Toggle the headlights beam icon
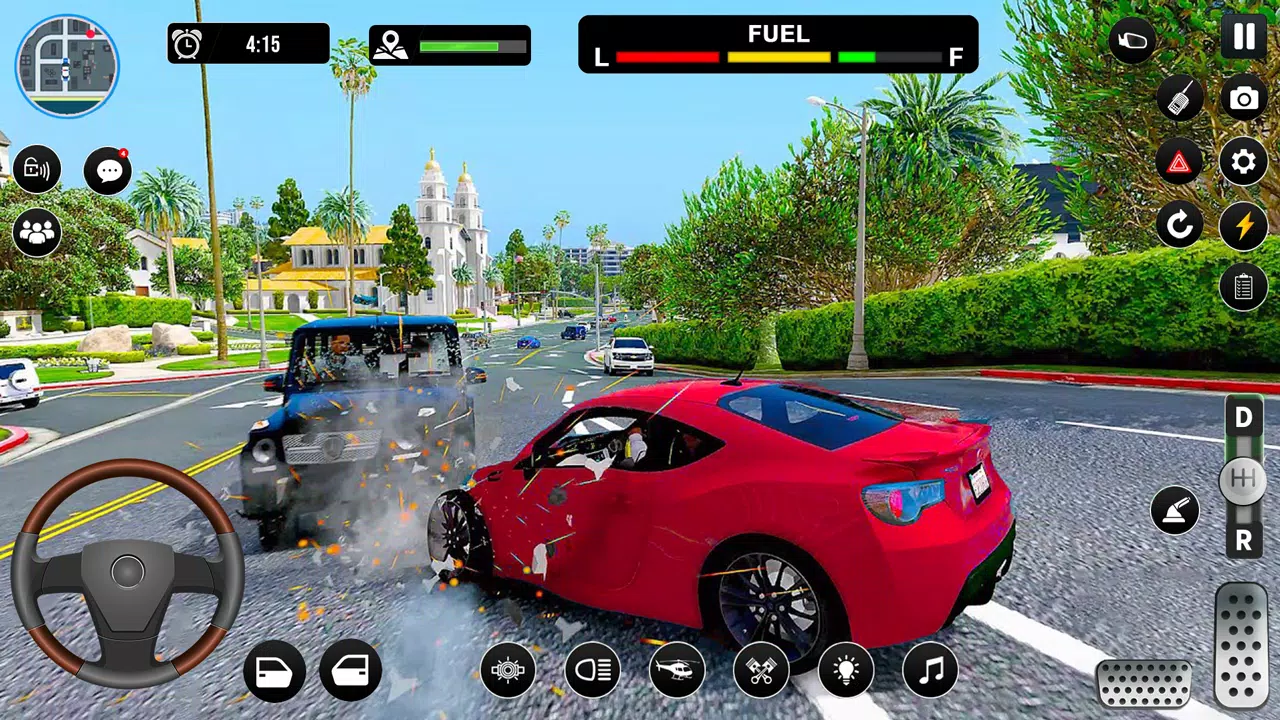 (592, 669)
